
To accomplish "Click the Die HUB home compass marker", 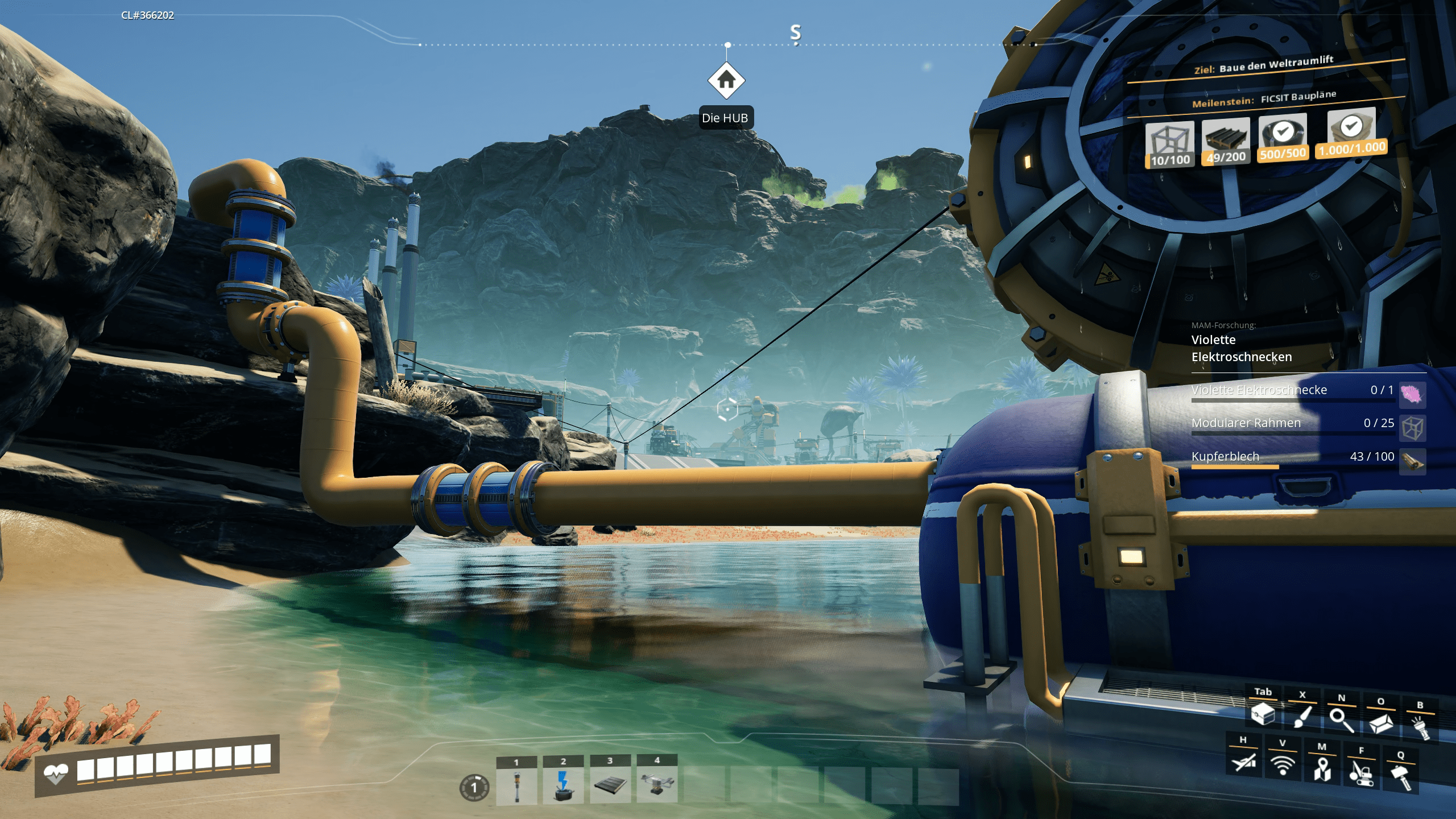I will click(726, 81).
